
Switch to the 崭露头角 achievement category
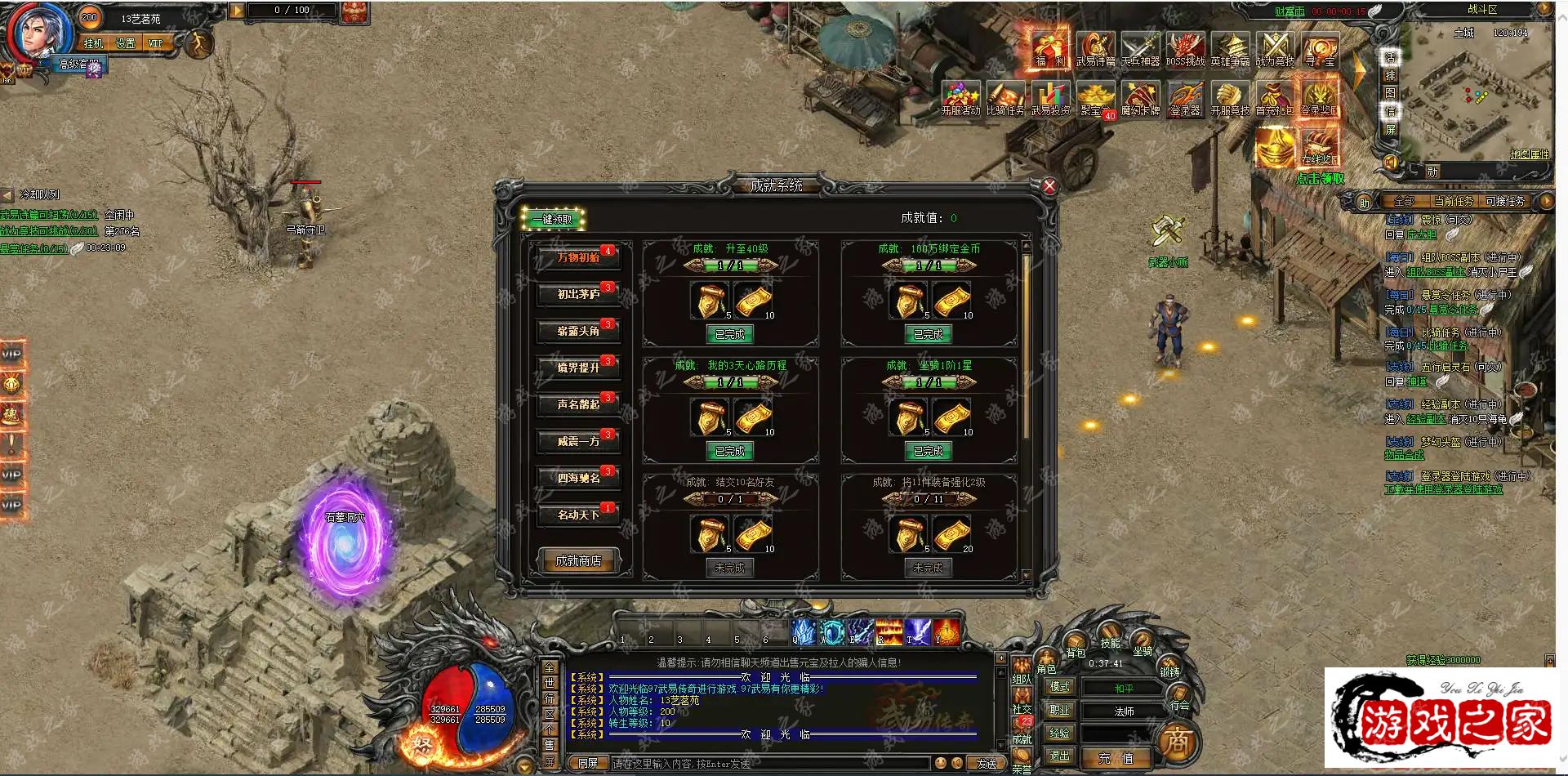click(x=578, y=332)
